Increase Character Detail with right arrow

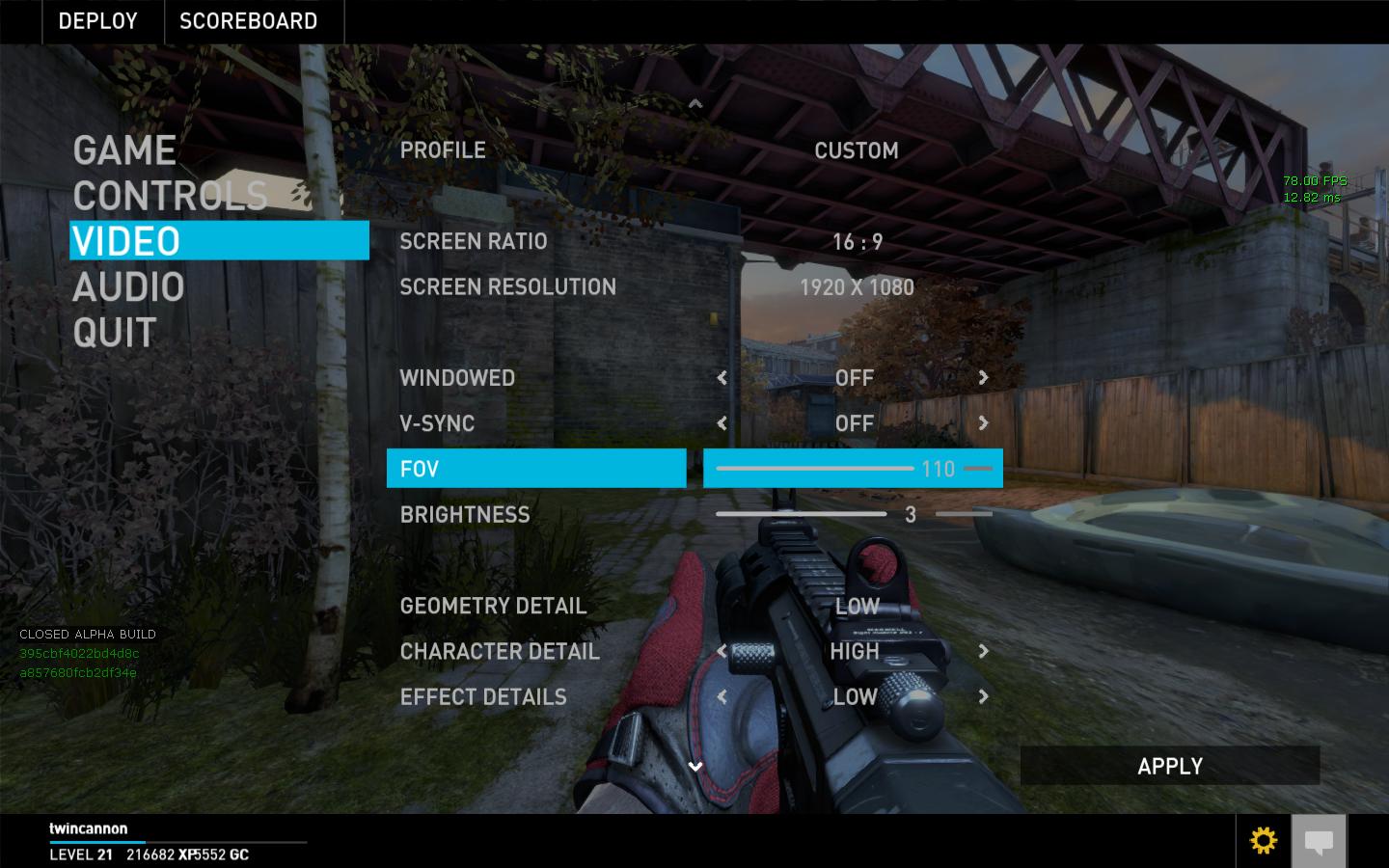(x=983, y=651)
